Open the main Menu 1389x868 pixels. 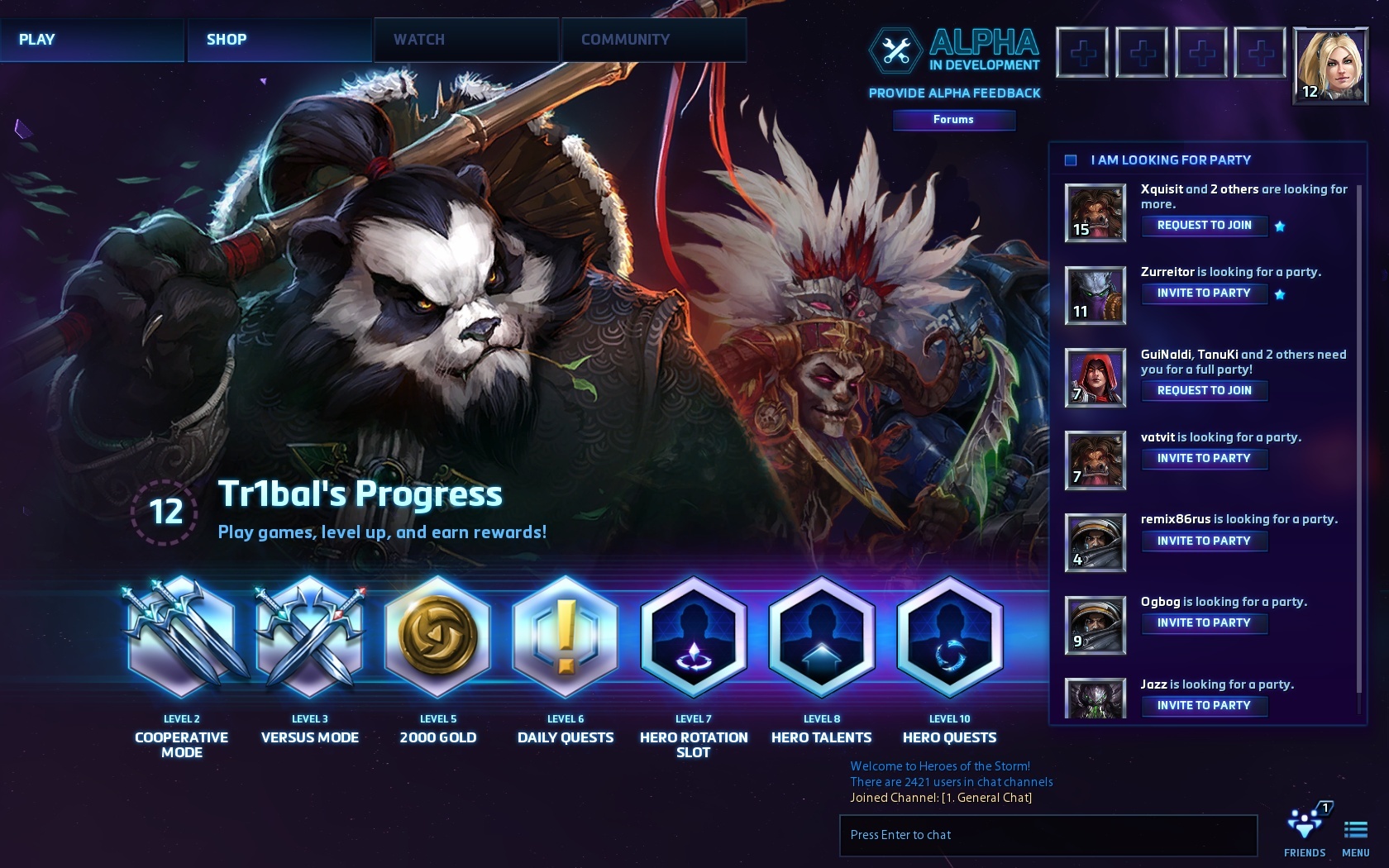(1355, 835)
